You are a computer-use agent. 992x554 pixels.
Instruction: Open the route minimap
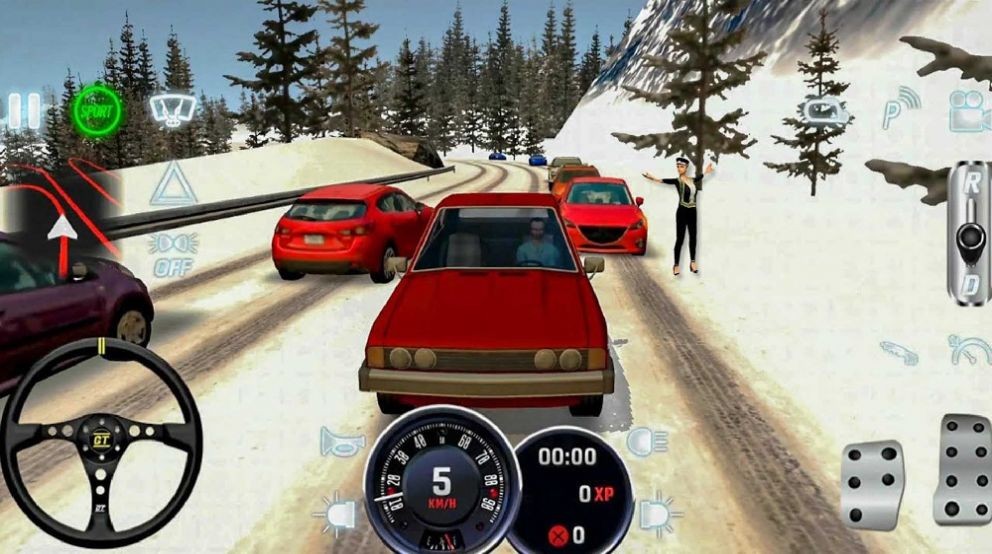(x=60, y=215)
